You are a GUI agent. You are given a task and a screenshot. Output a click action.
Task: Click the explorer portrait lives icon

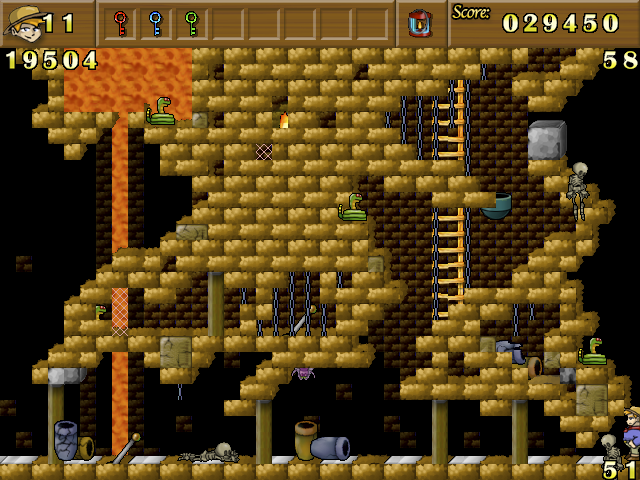(x=22, y=22)
